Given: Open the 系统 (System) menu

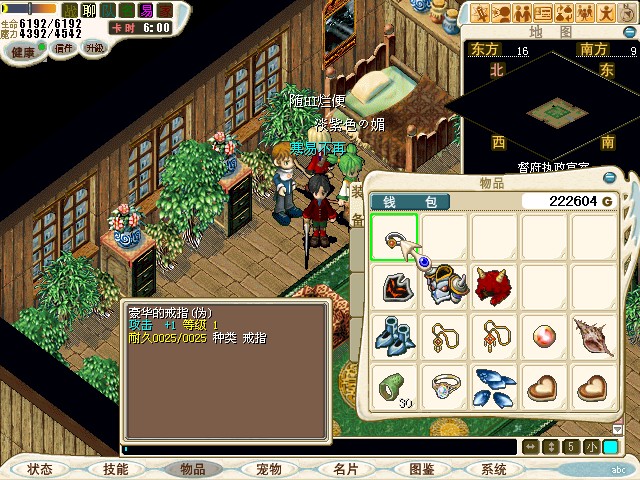Looking at the screenshot, I should click(x=494, y=469).
